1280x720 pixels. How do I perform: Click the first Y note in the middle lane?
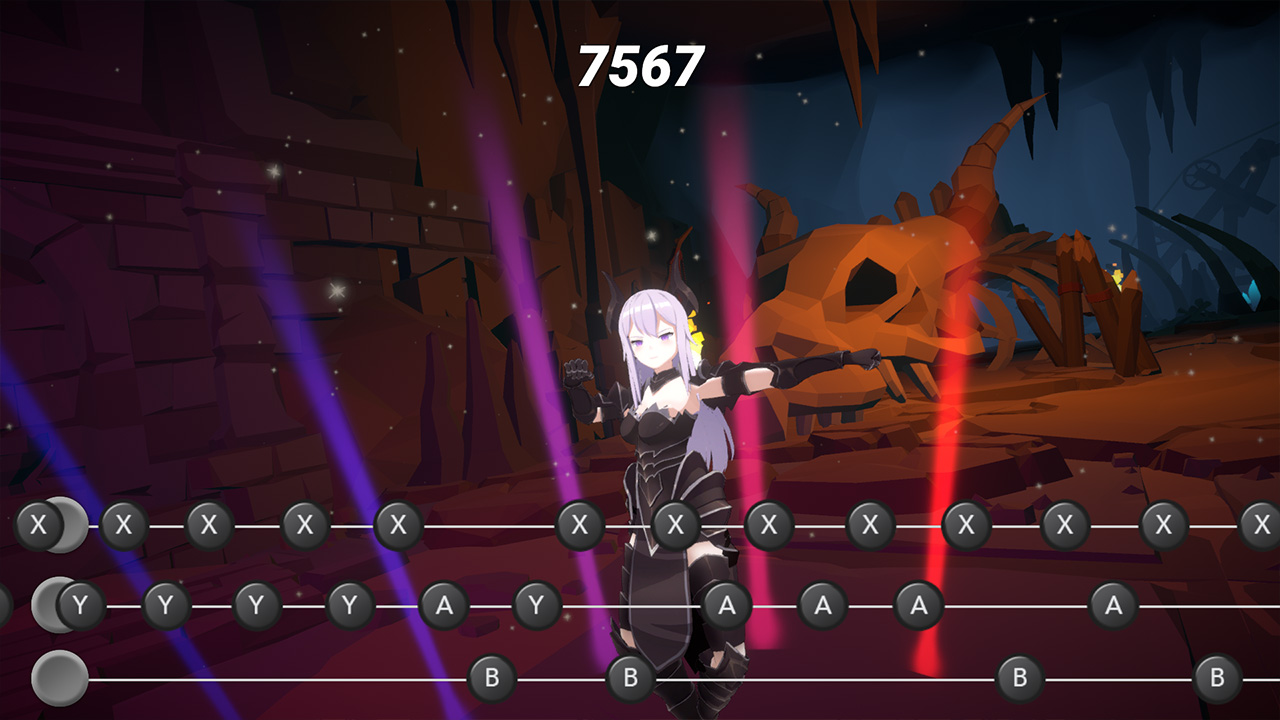coord(79,603)
